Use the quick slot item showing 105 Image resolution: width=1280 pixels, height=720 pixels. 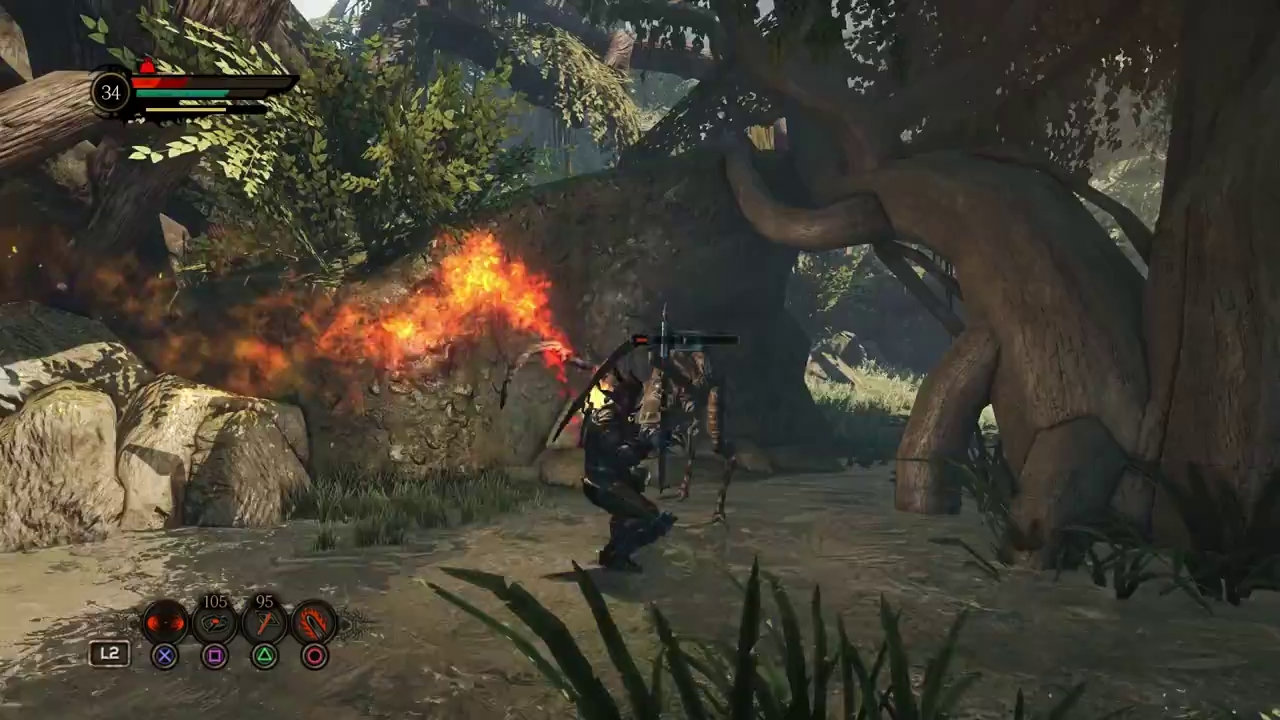tap(214, 623)
